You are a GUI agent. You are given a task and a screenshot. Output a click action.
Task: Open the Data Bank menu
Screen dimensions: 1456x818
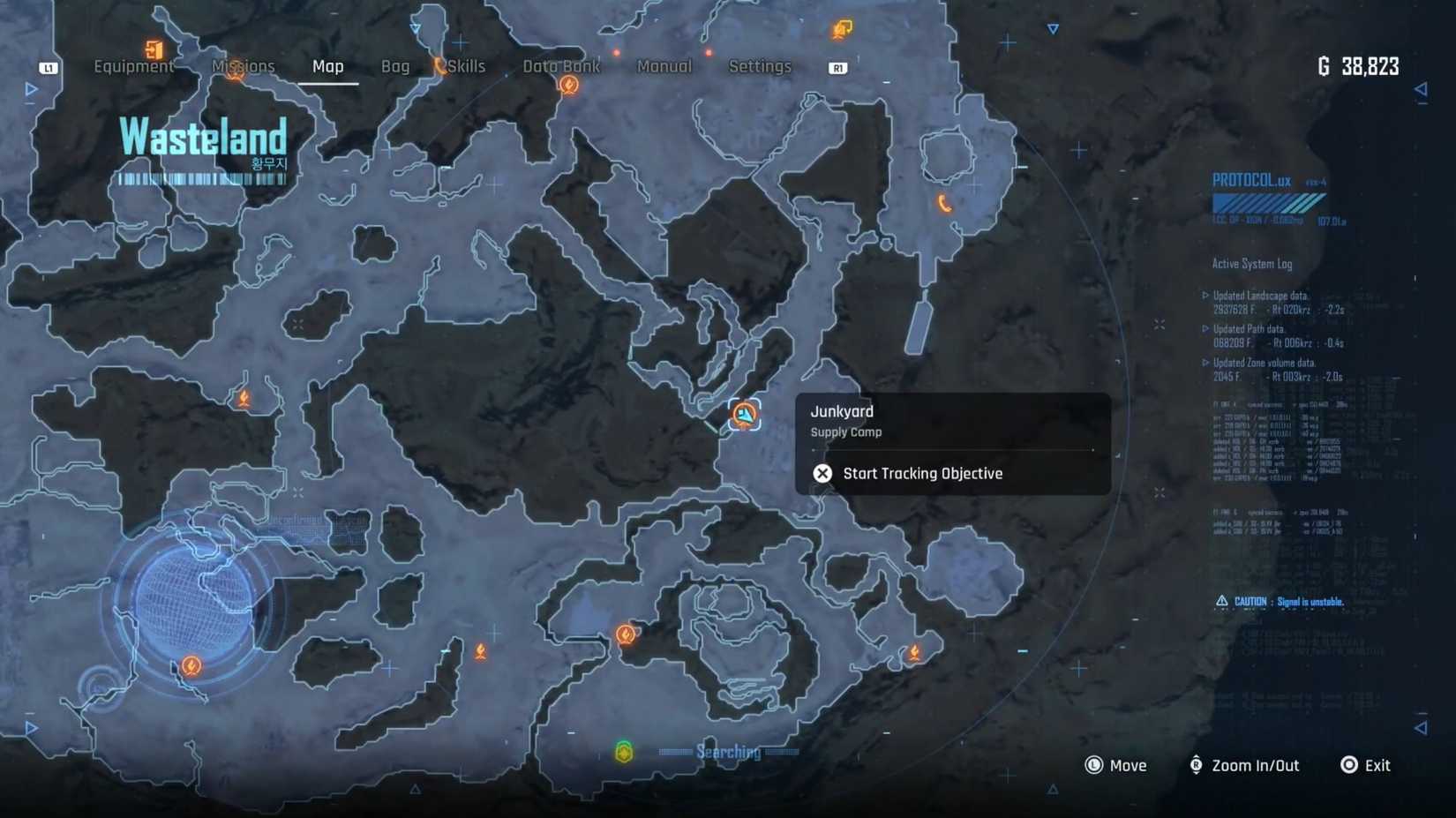pyautogui.click(x=561, y=66)
